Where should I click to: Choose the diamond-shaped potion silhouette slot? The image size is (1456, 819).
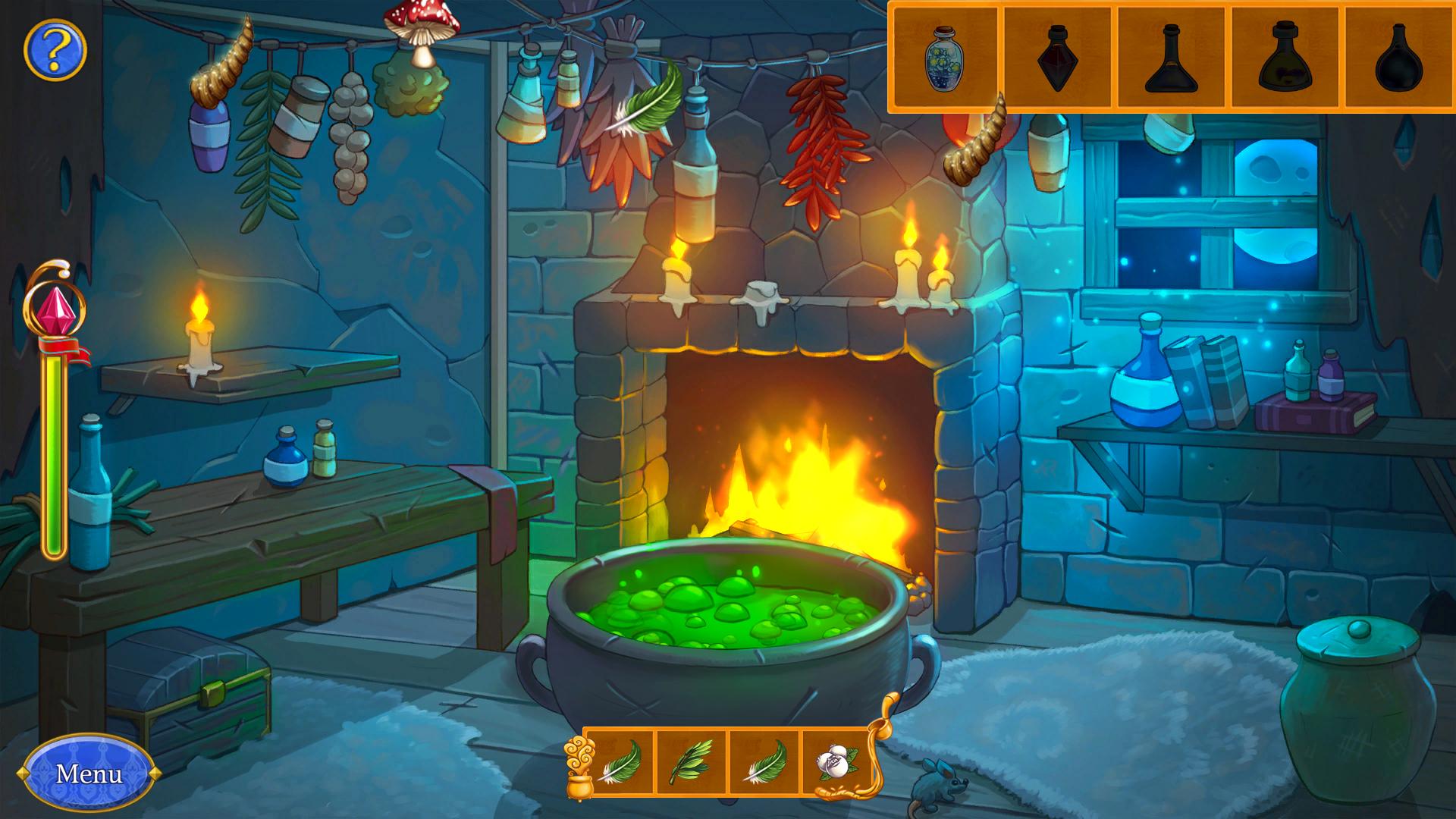pyautogui.click(x=1058, y=58)
